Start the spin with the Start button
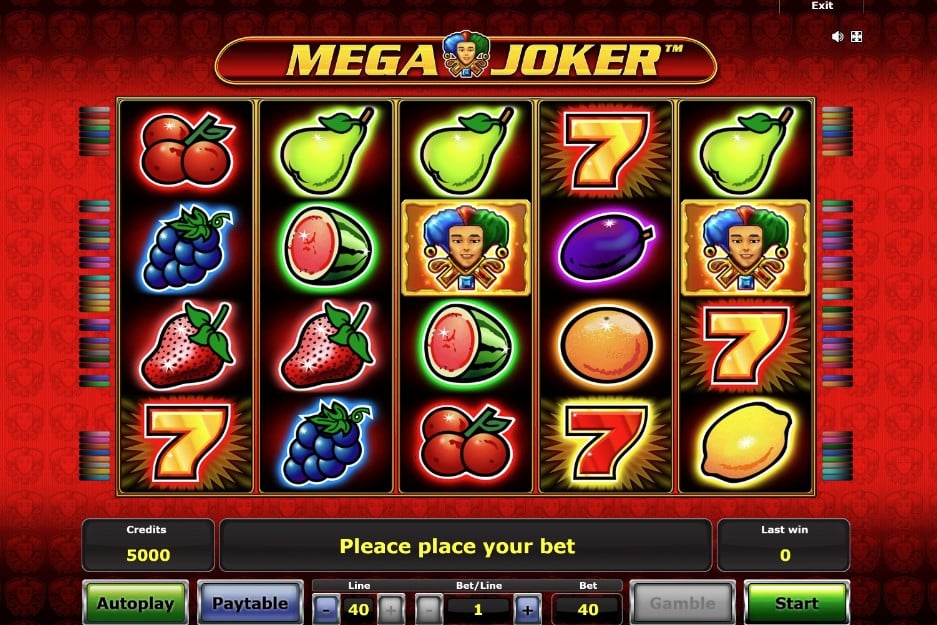 click(x=796, y=603)
